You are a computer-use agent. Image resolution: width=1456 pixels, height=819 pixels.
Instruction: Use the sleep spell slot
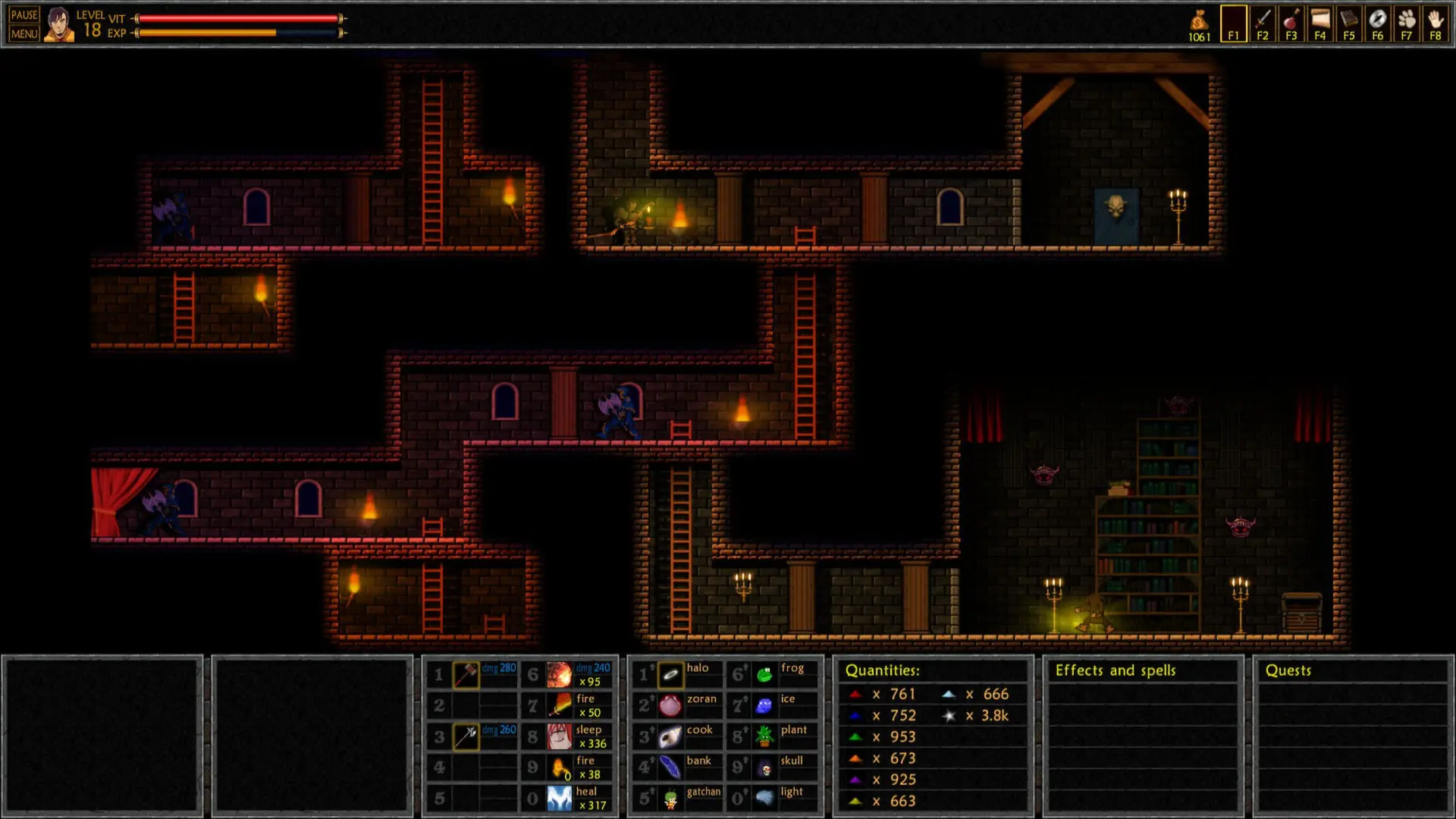pos(560,736)
